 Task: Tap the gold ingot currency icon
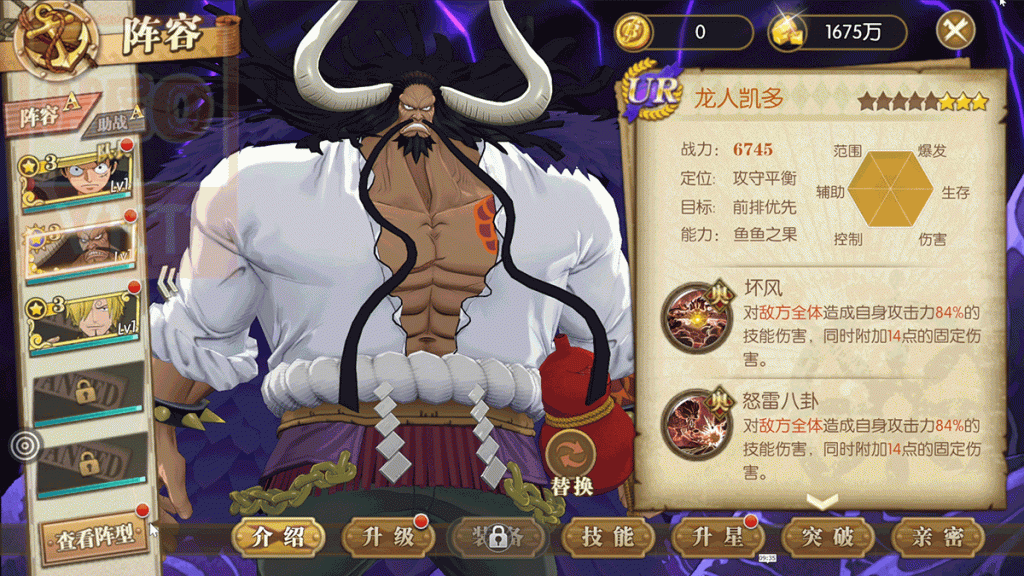pos(790,31)
